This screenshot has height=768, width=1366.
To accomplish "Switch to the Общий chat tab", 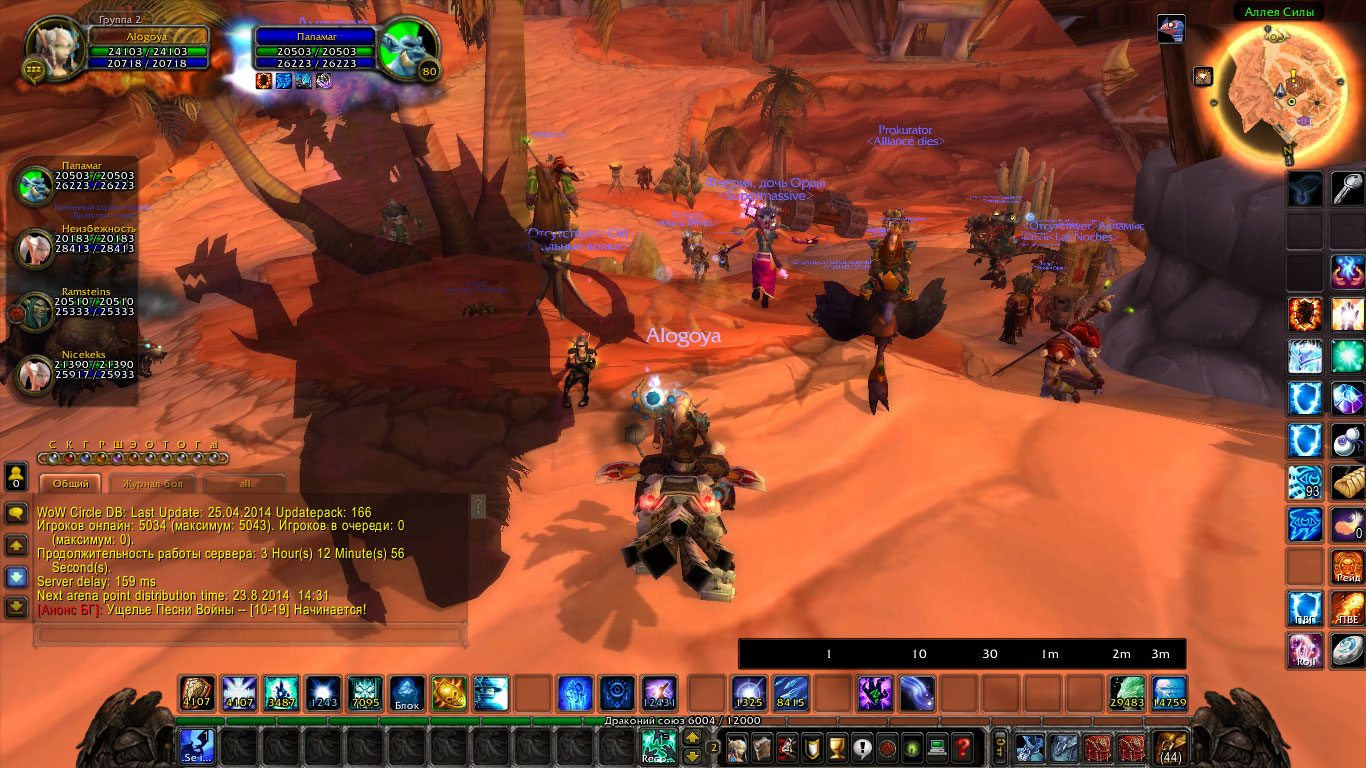I will 70,484.
